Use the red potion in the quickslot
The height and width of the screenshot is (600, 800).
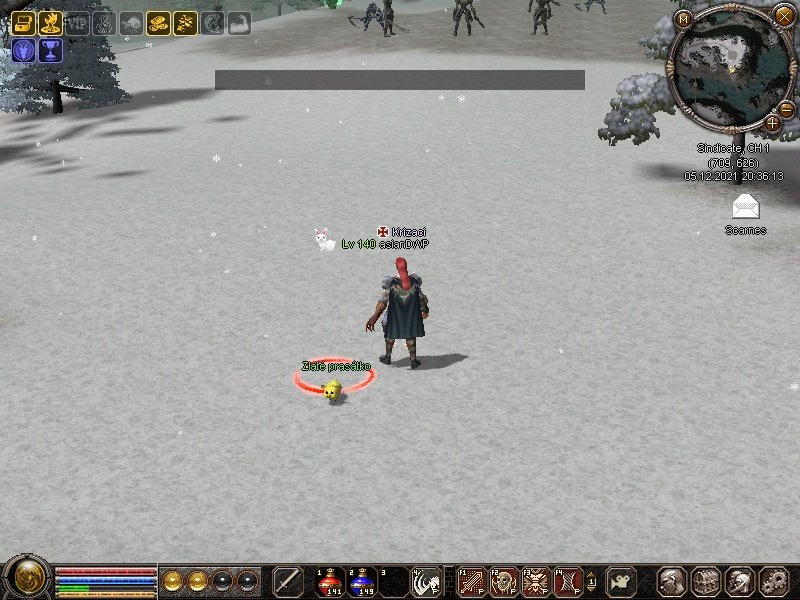(x=330, y=581)
